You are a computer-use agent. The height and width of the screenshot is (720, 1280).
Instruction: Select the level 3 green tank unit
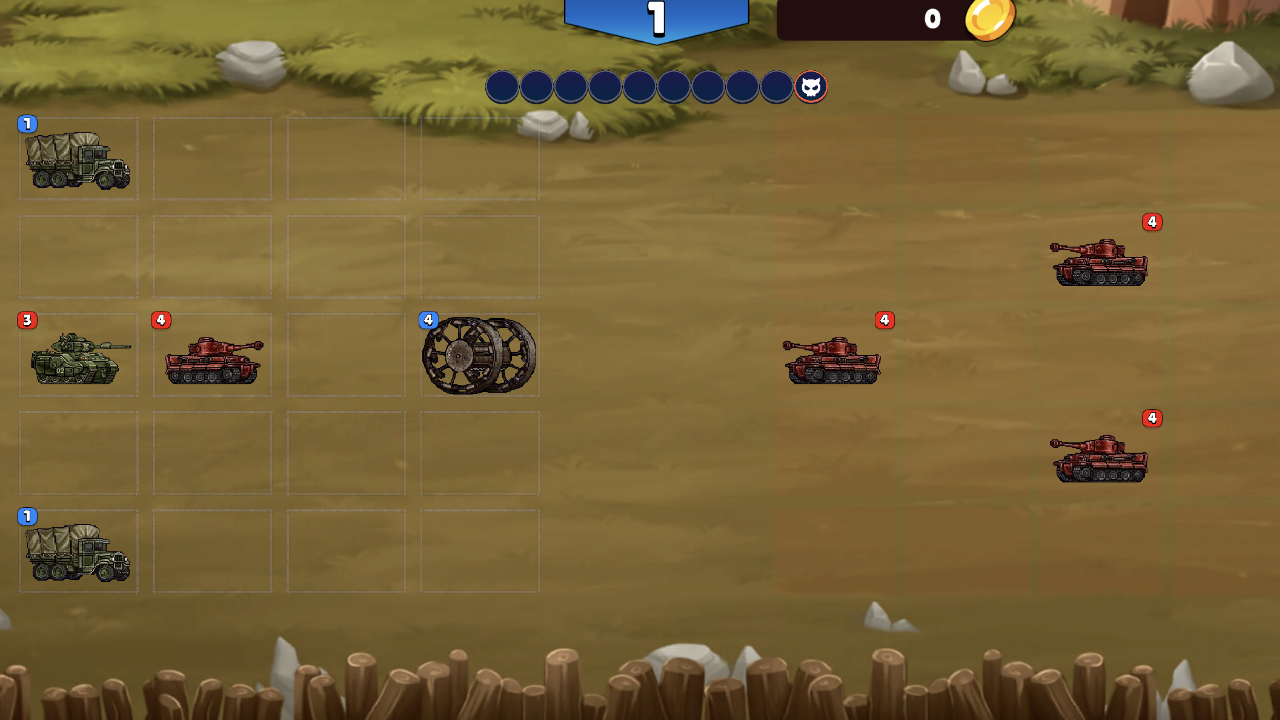[78, 357]
